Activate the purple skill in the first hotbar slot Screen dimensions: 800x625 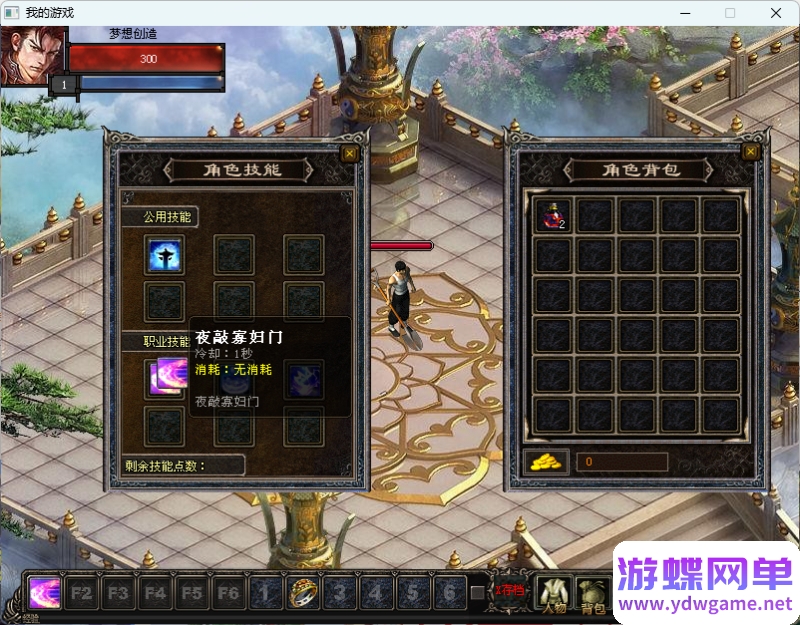coord(45,592)
